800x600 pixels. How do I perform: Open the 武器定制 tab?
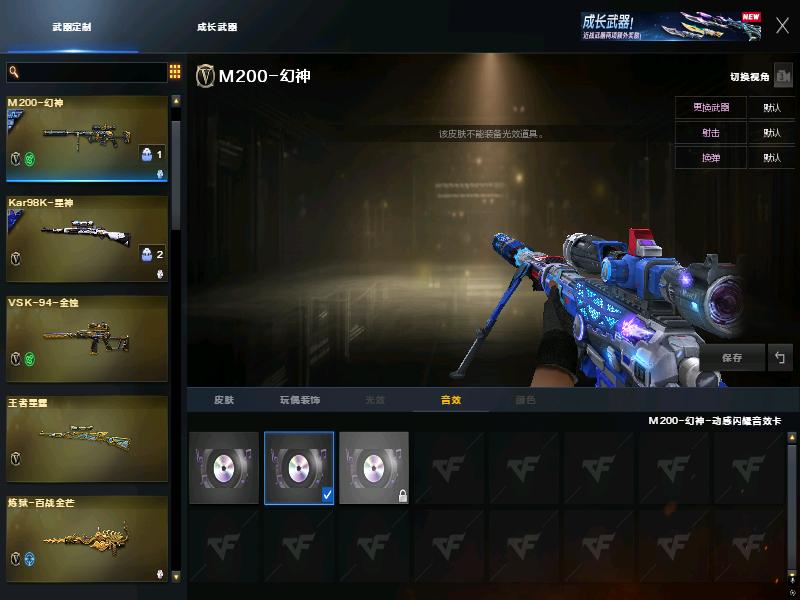click(71, 27)
